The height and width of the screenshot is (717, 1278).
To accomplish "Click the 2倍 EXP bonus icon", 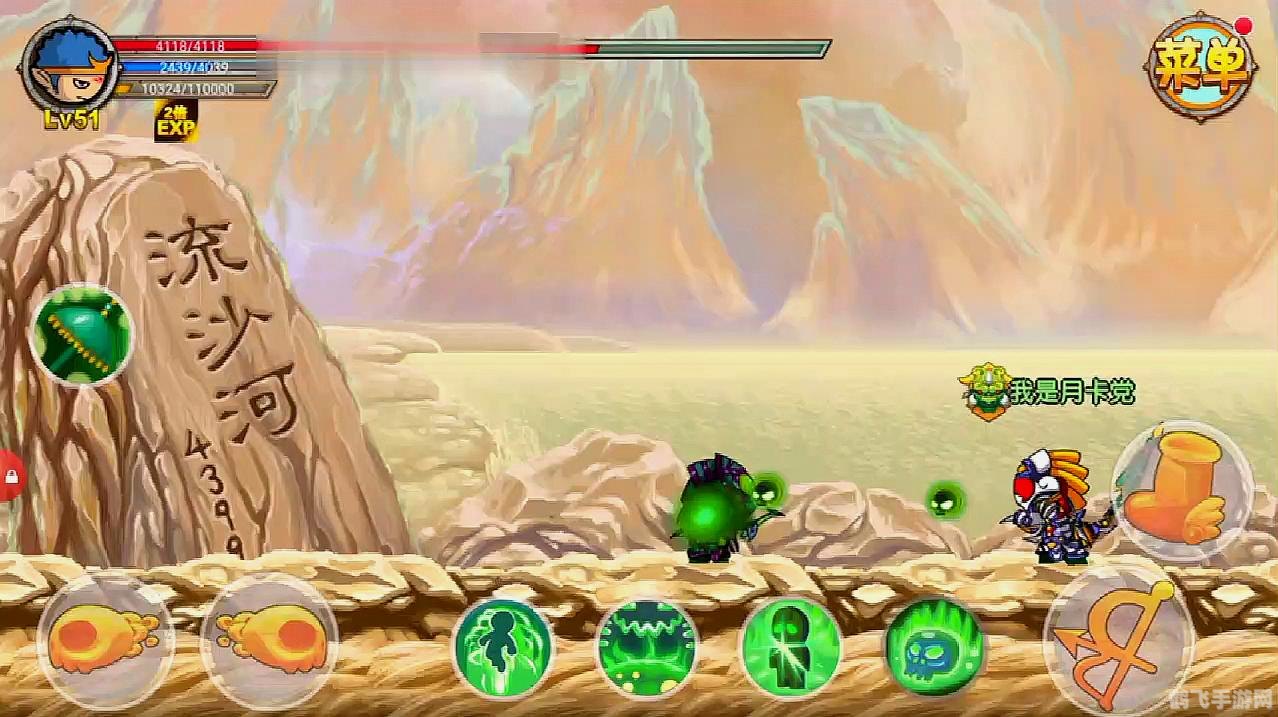I will 175,121.
